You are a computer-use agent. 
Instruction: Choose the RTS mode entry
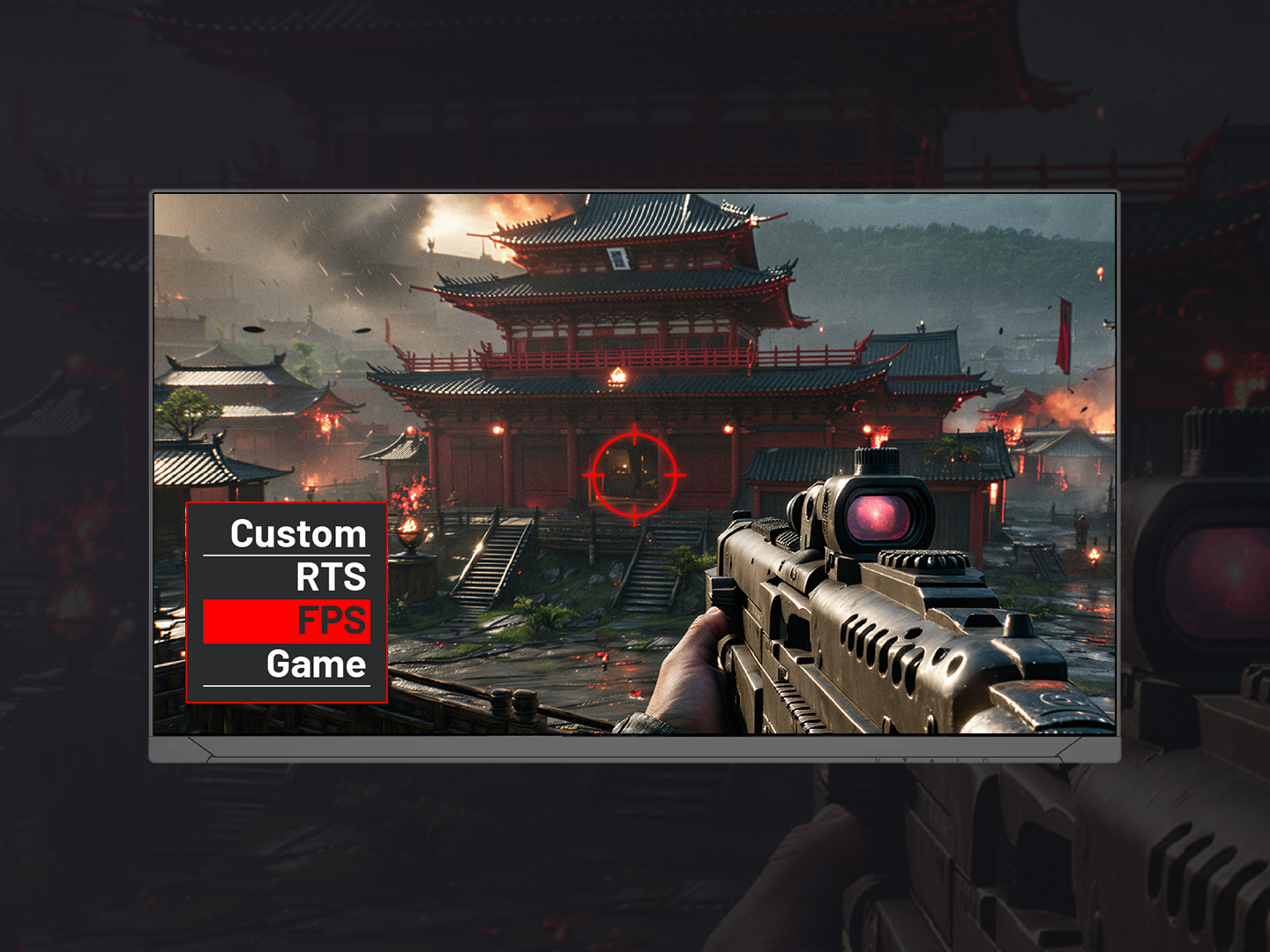[330, 577]
